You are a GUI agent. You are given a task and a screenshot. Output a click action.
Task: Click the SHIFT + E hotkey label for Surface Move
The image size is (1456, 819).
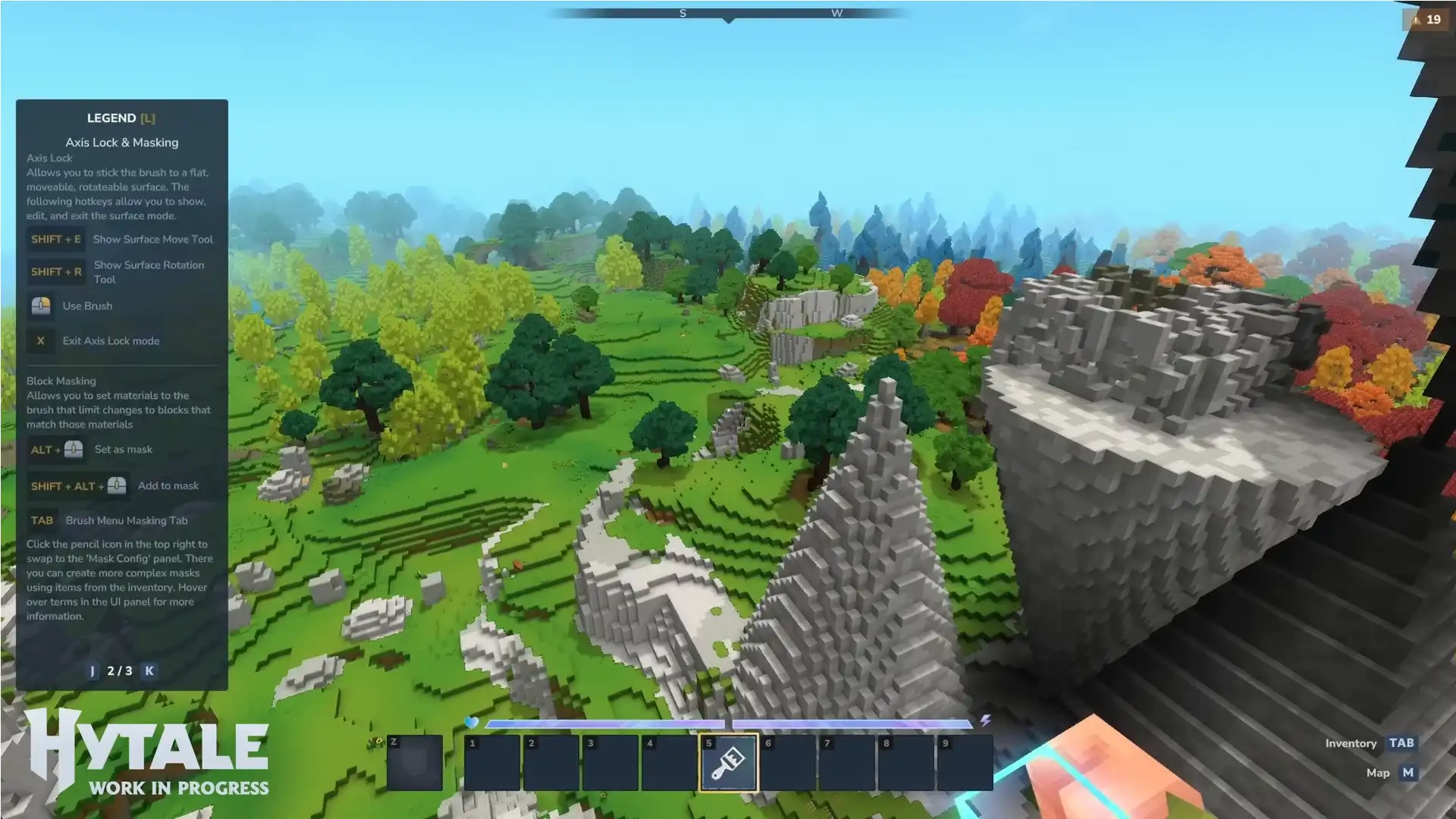pos(55,239)
